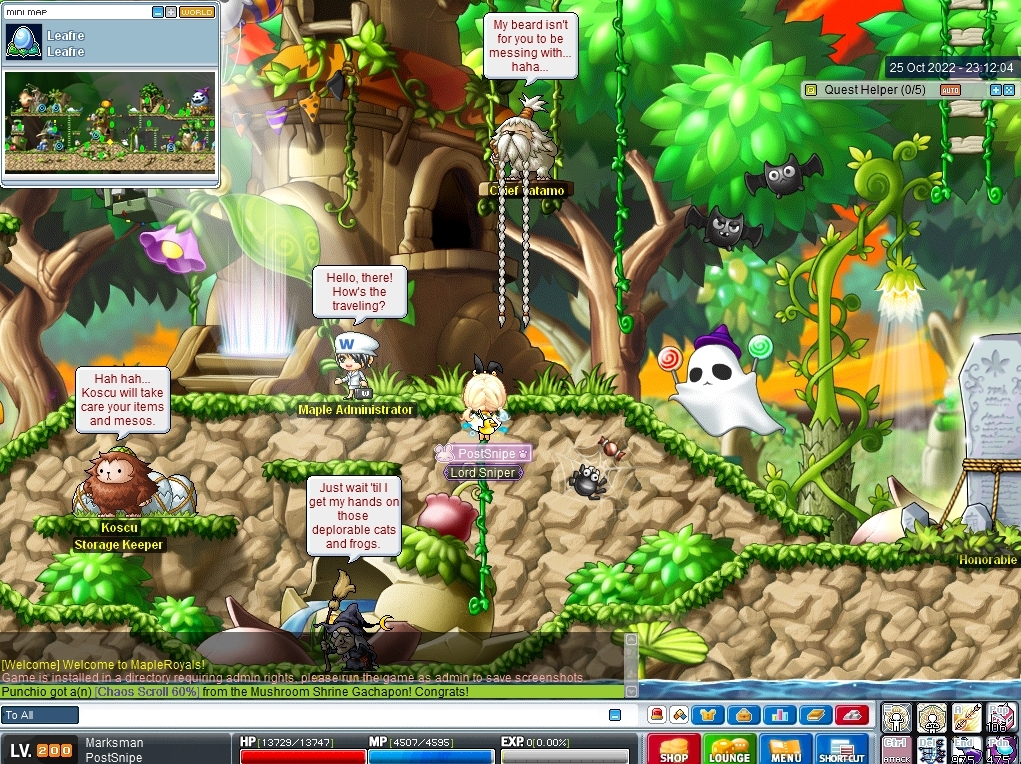
Task: Open the inventory bag icon window
Action: 744,715
